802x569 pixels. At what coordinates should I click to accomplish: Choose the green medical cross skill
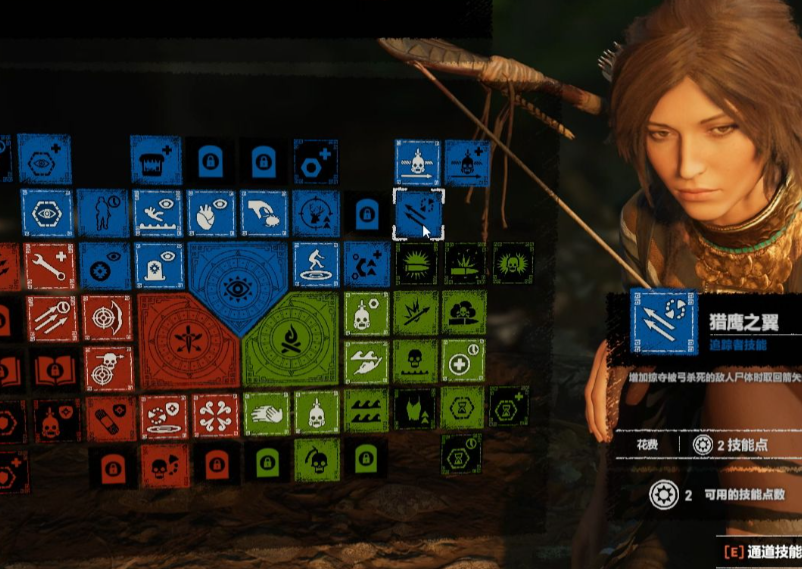[x=462, y=360]
